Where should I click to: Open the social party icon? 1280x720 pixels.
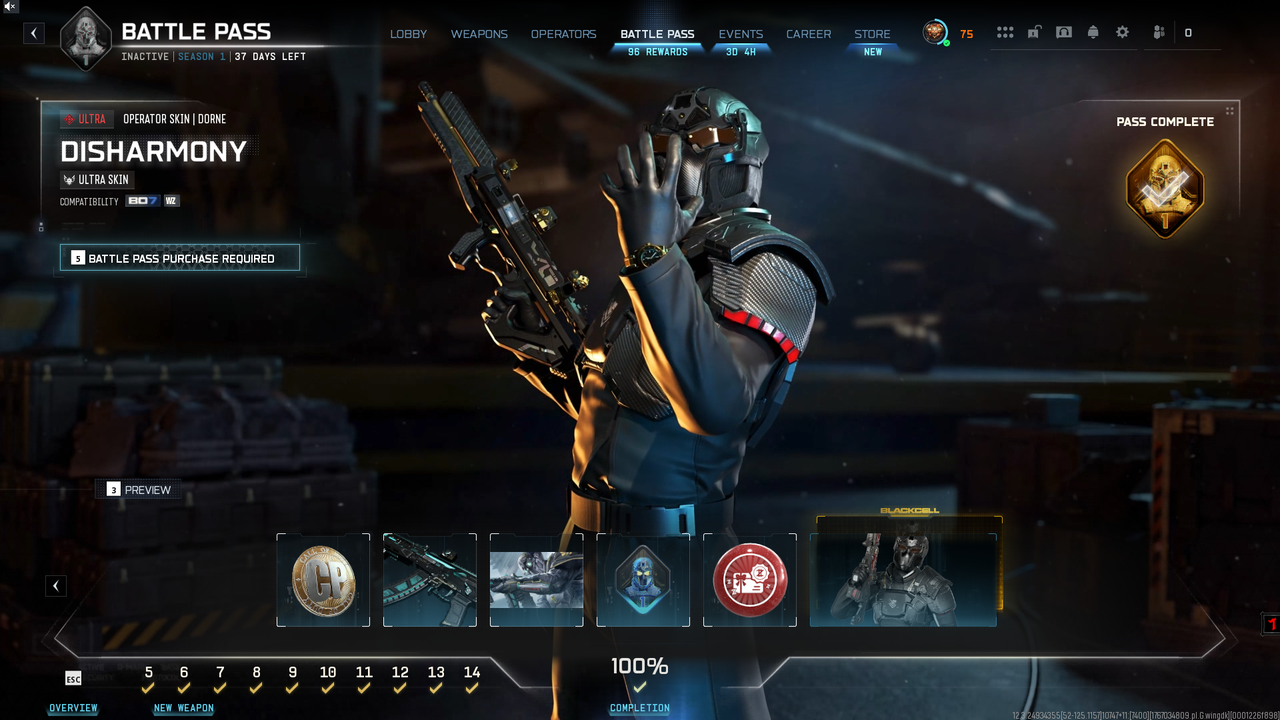tap(1159, 33)
